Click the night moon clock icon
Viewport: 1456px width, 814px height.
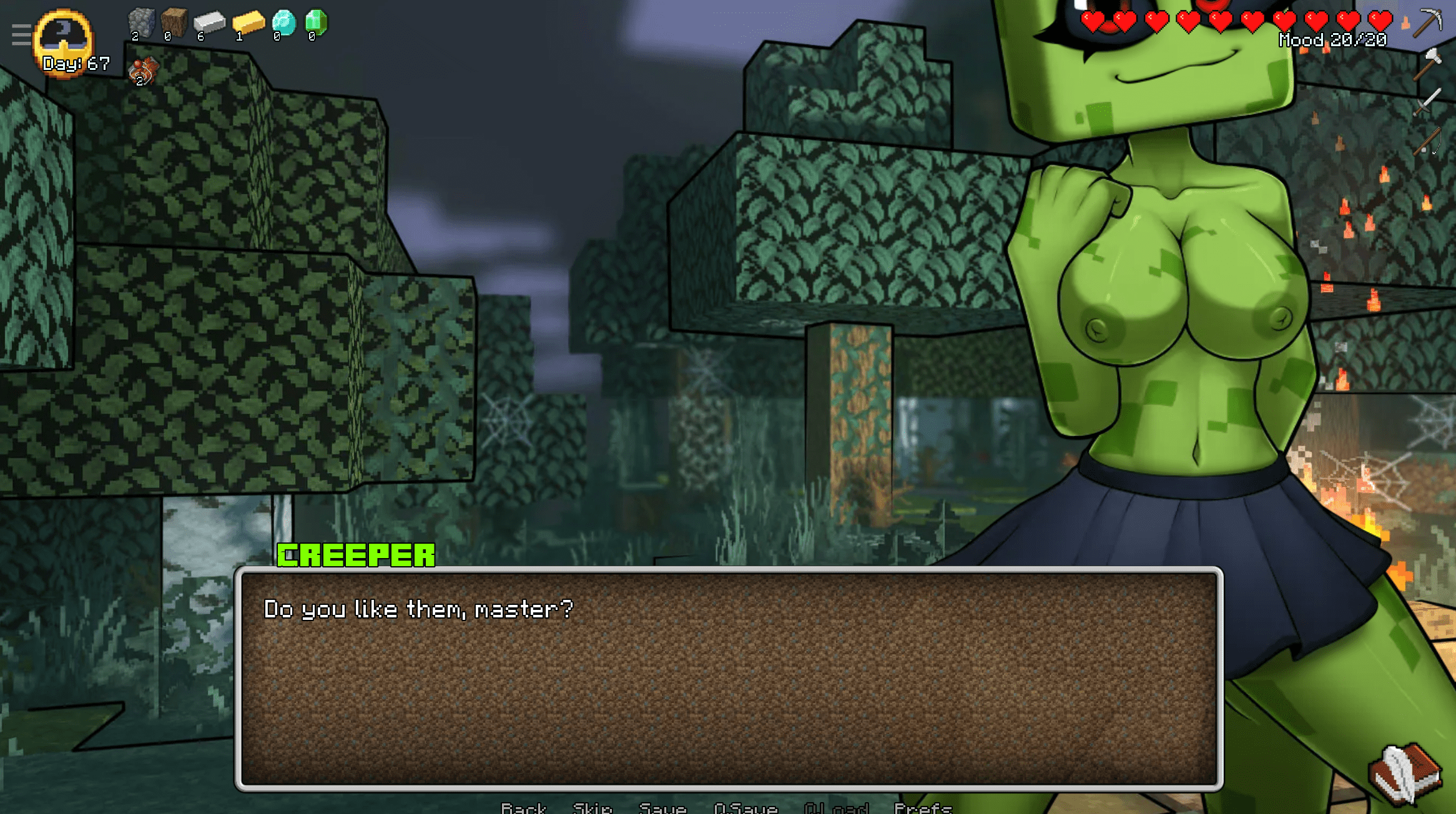tap(64, 37)
